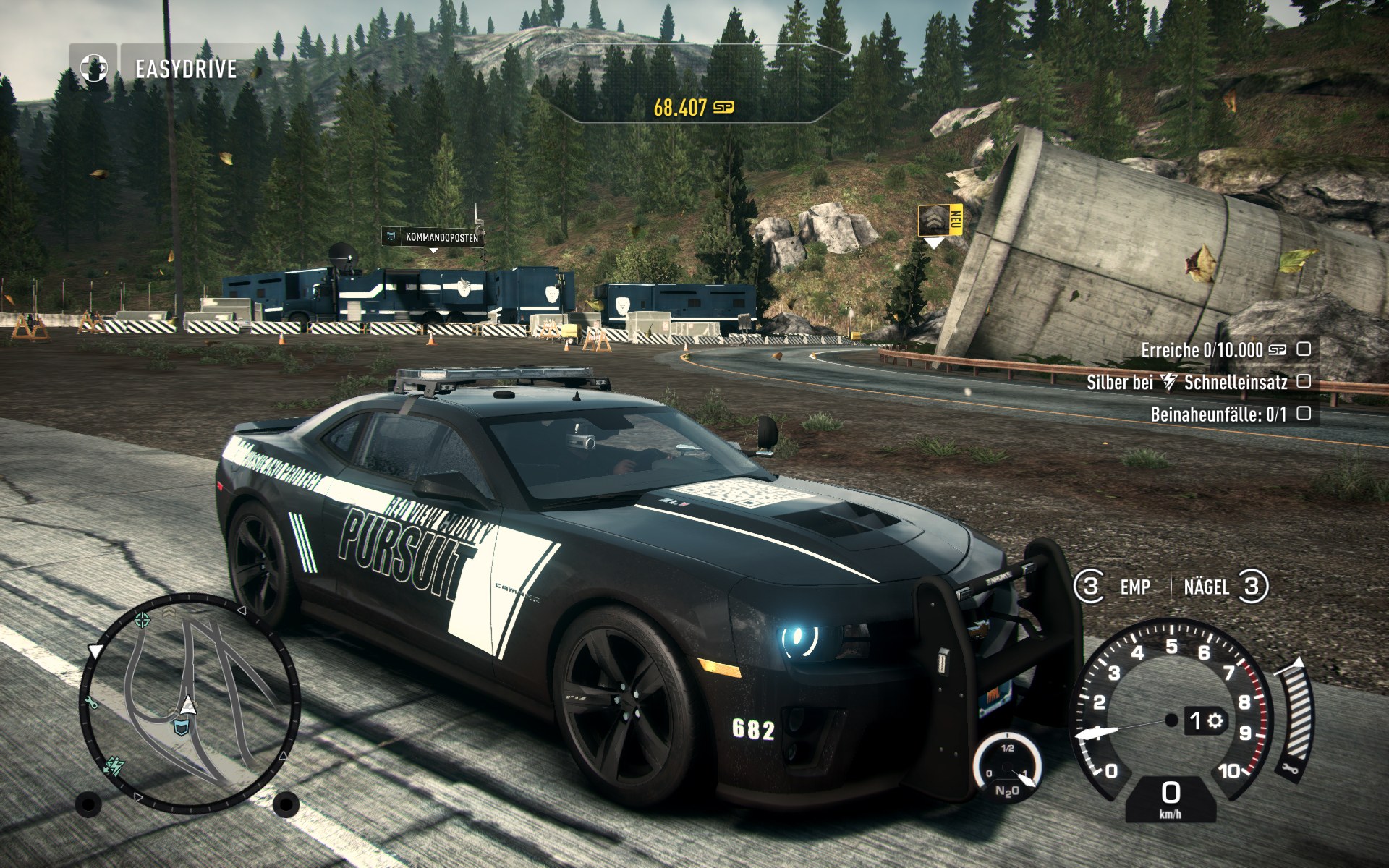Select the Beinaheunfälle 0/1 objective
Screen dimensions: 1389x868
(x=1218, y=414)
